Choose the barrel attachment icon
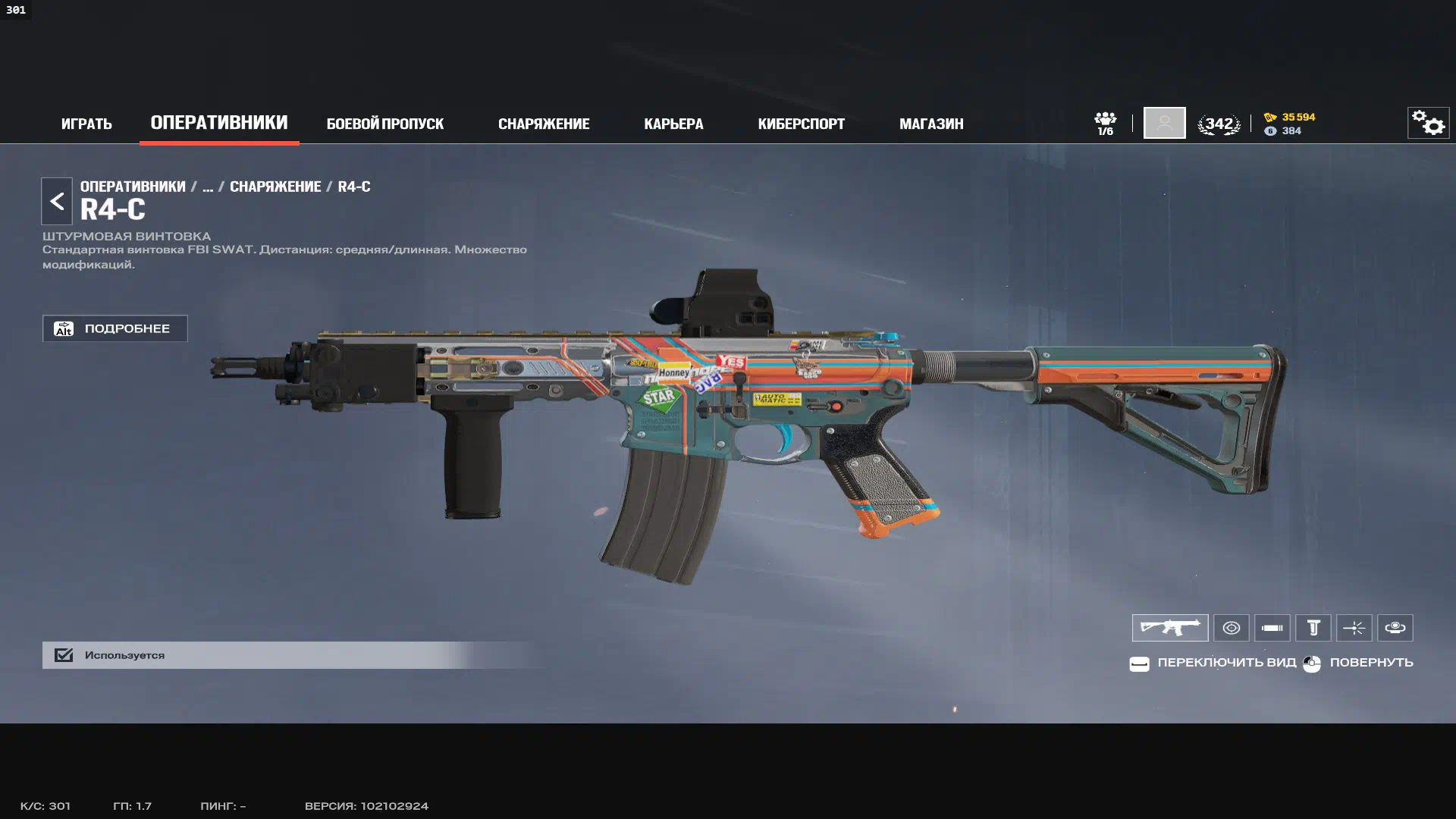1456x819 pixels. tap(1272, 628)
